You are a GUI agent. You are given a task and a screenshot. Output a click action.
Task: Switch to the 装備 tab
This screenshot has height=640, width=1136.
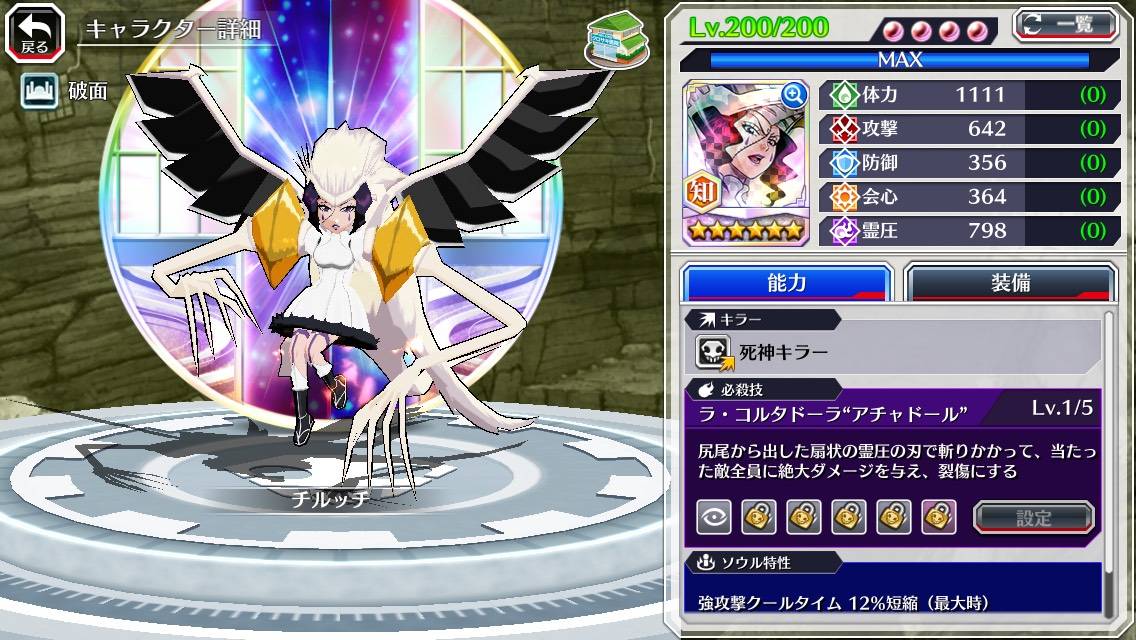coord(1010,283)
